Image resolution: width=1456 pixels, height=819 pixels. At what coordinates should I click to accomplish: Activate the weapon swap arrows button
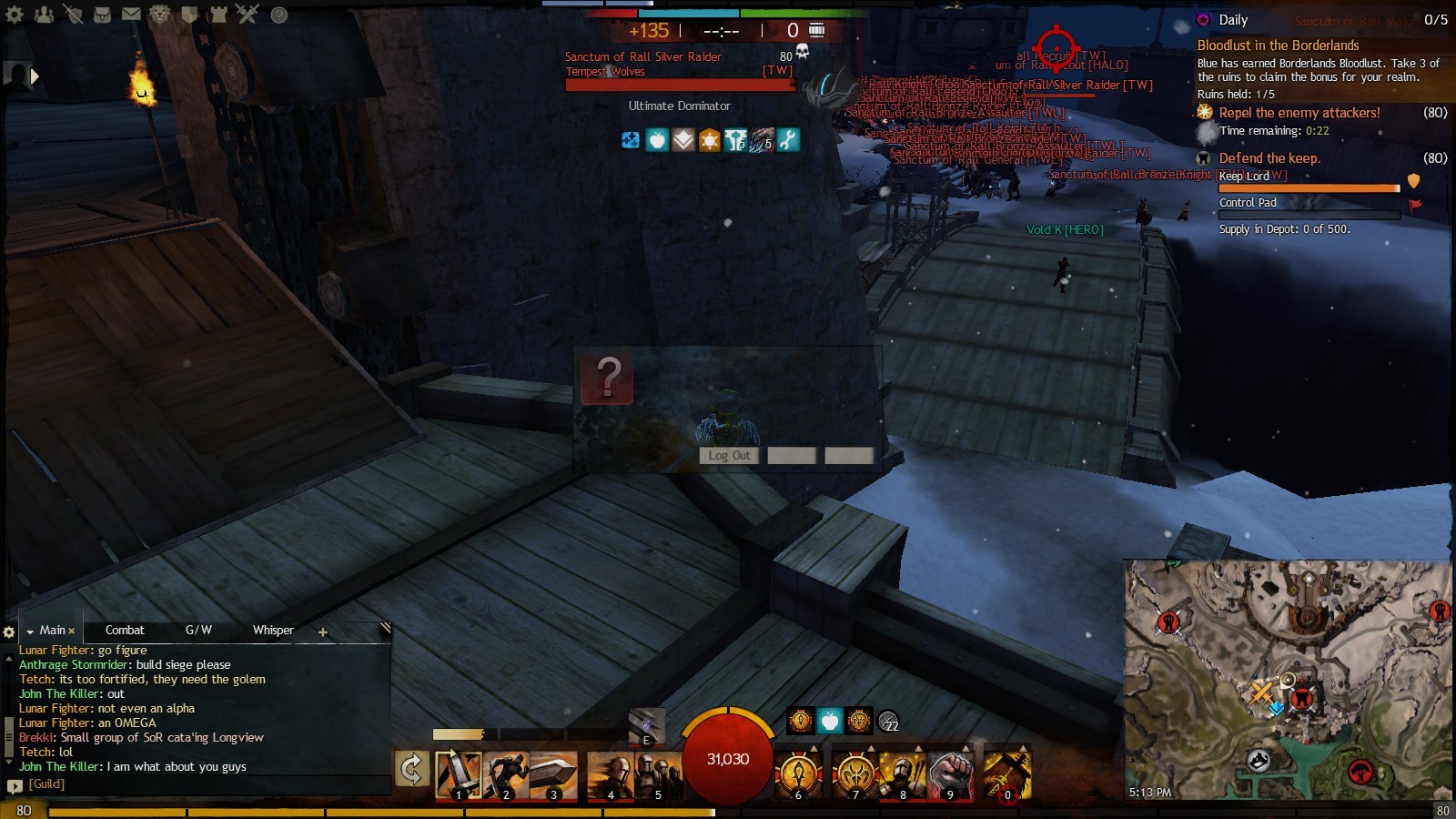(x=411, y=770)
